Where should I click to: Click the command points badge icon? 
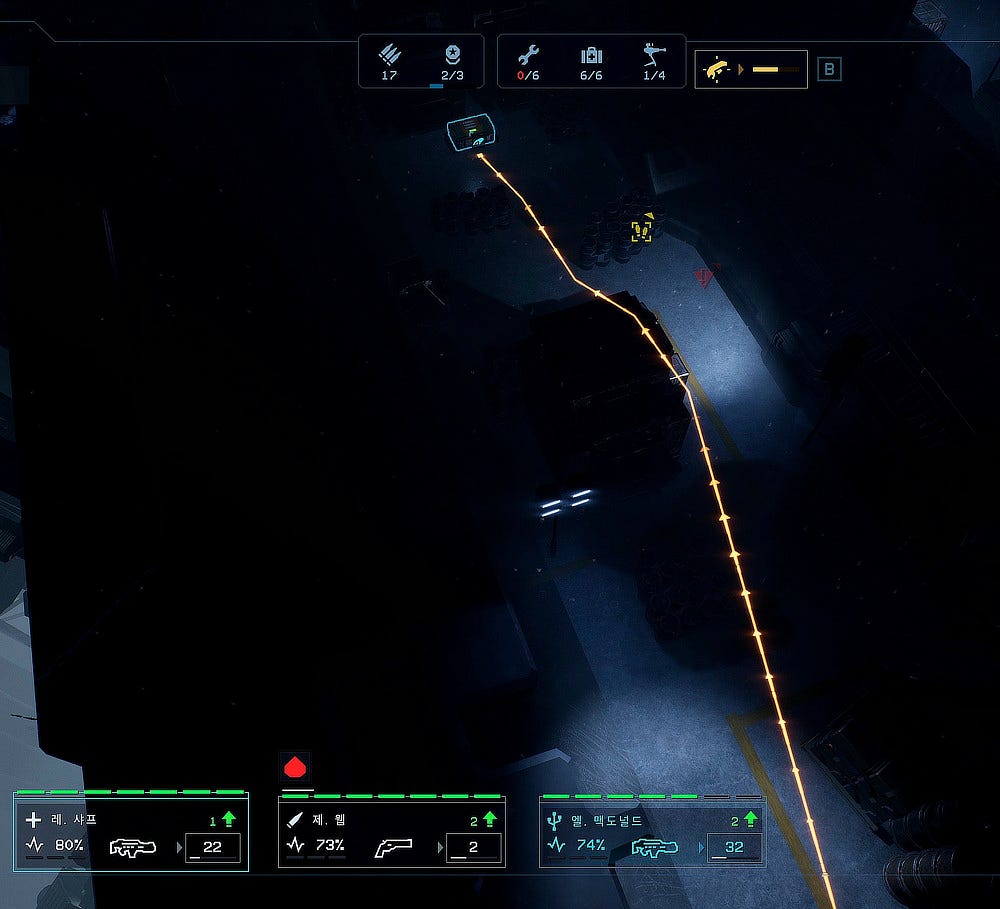452,55
